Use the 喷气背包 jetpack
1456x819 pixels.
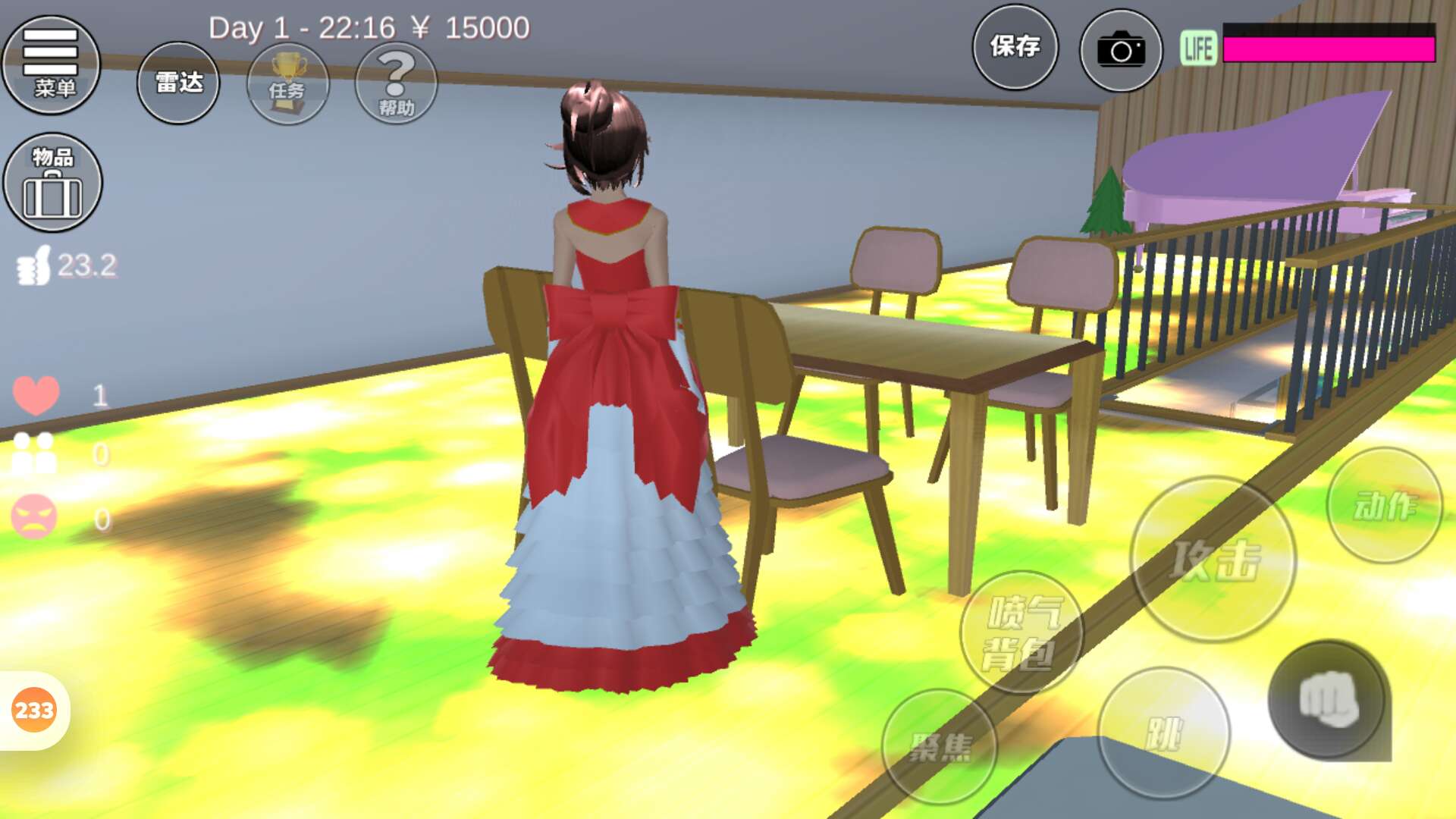(x=1021, y=632)
